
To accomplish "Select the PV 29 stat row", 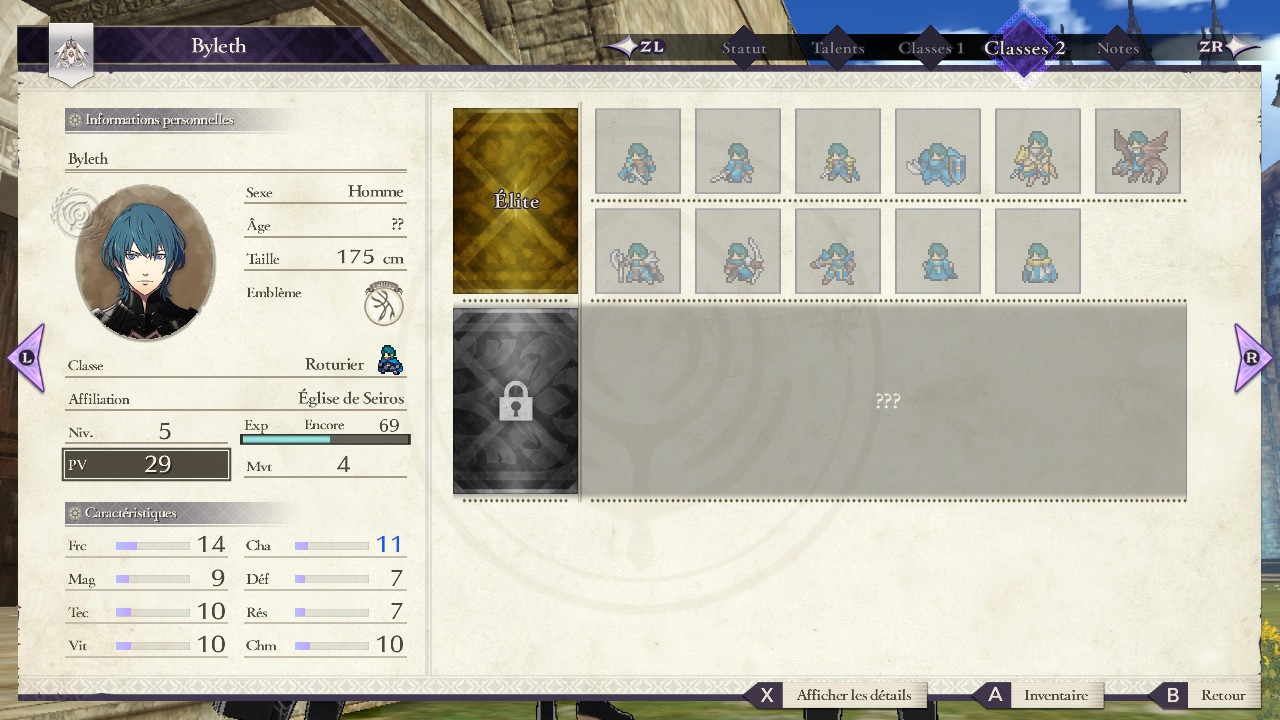I will pos(146,464).
